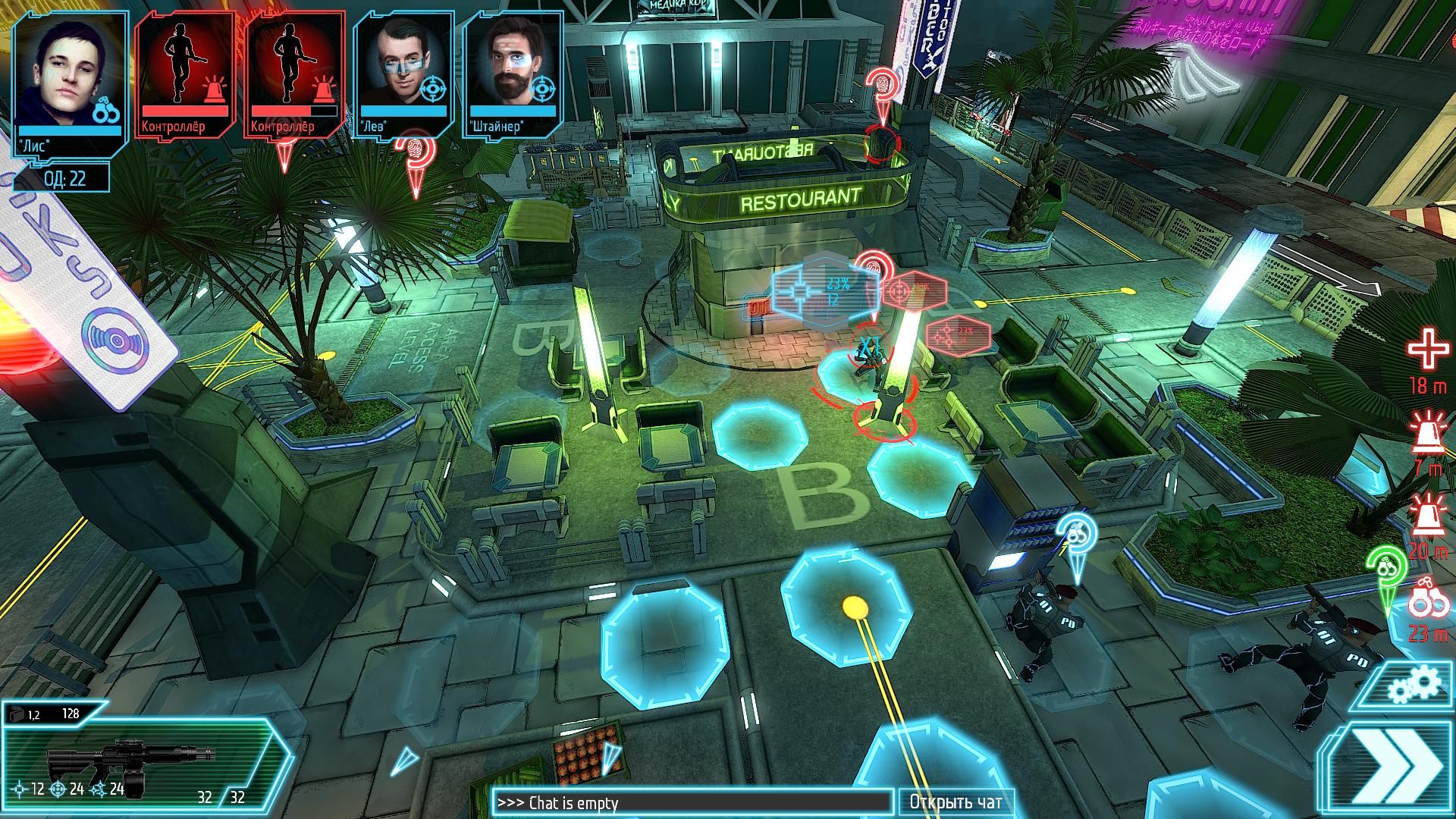Choose the snap shot mode costing 12
The width and height of the screenshot is (1456, 819).
pyautogui.click(x=28, y=789)
